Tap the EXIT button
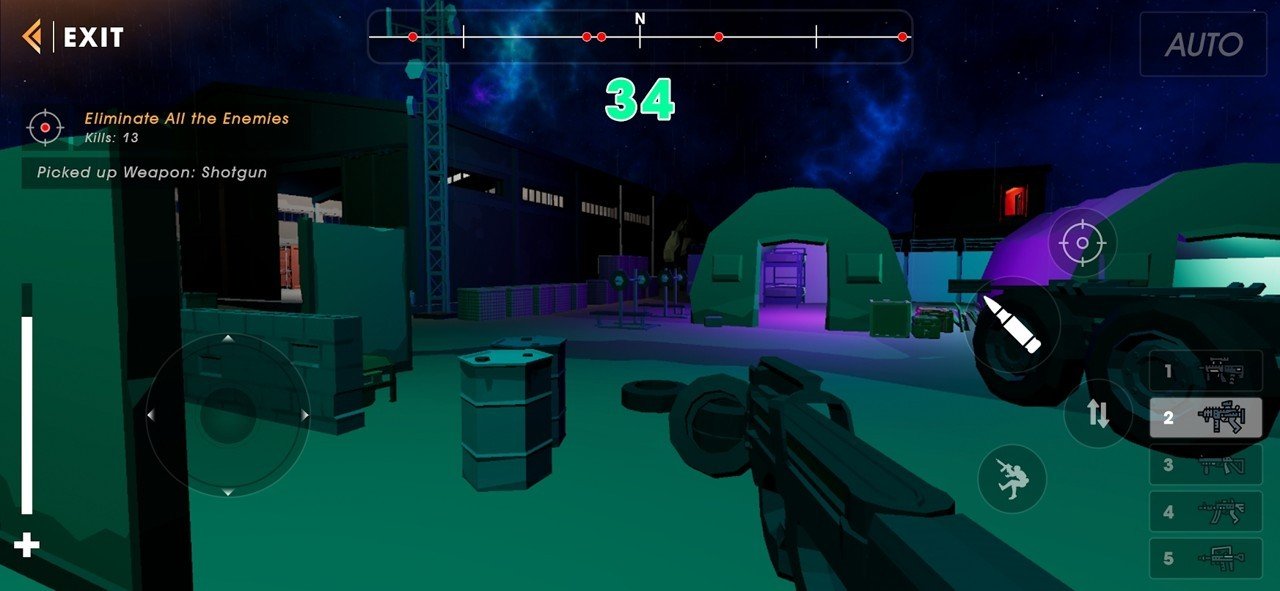 click(x=74, y=38)
